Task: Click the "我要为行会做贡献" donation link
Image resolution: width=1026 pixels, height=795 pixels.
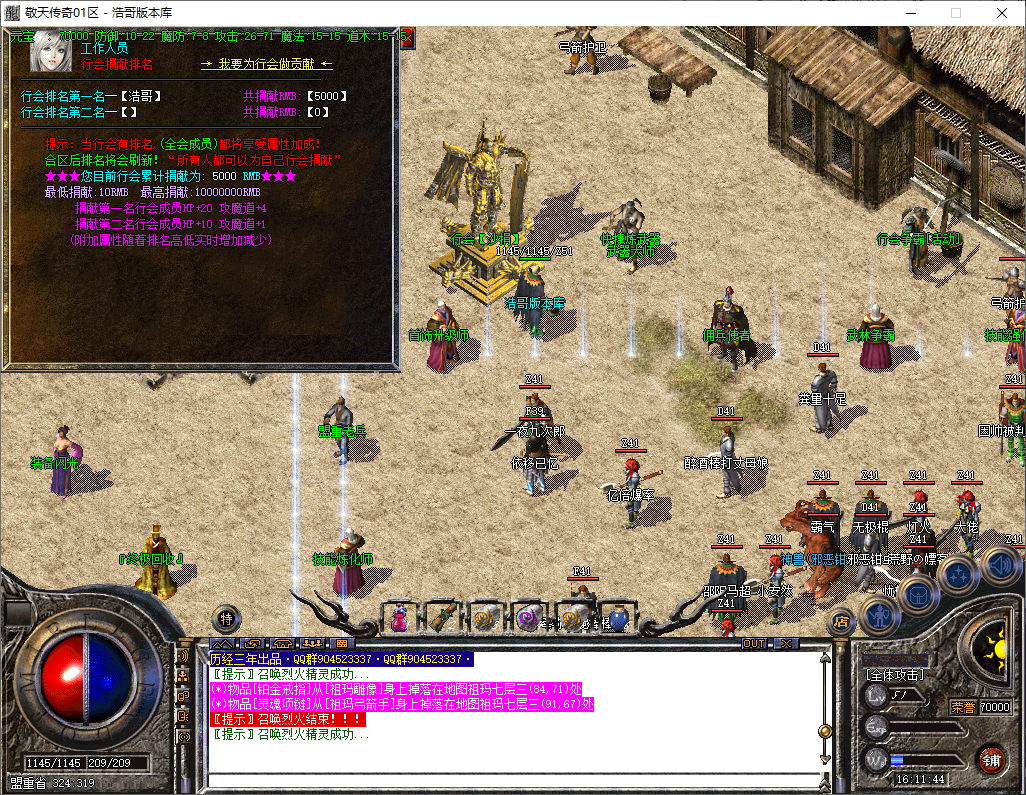Action: click(x=267, y=63)
